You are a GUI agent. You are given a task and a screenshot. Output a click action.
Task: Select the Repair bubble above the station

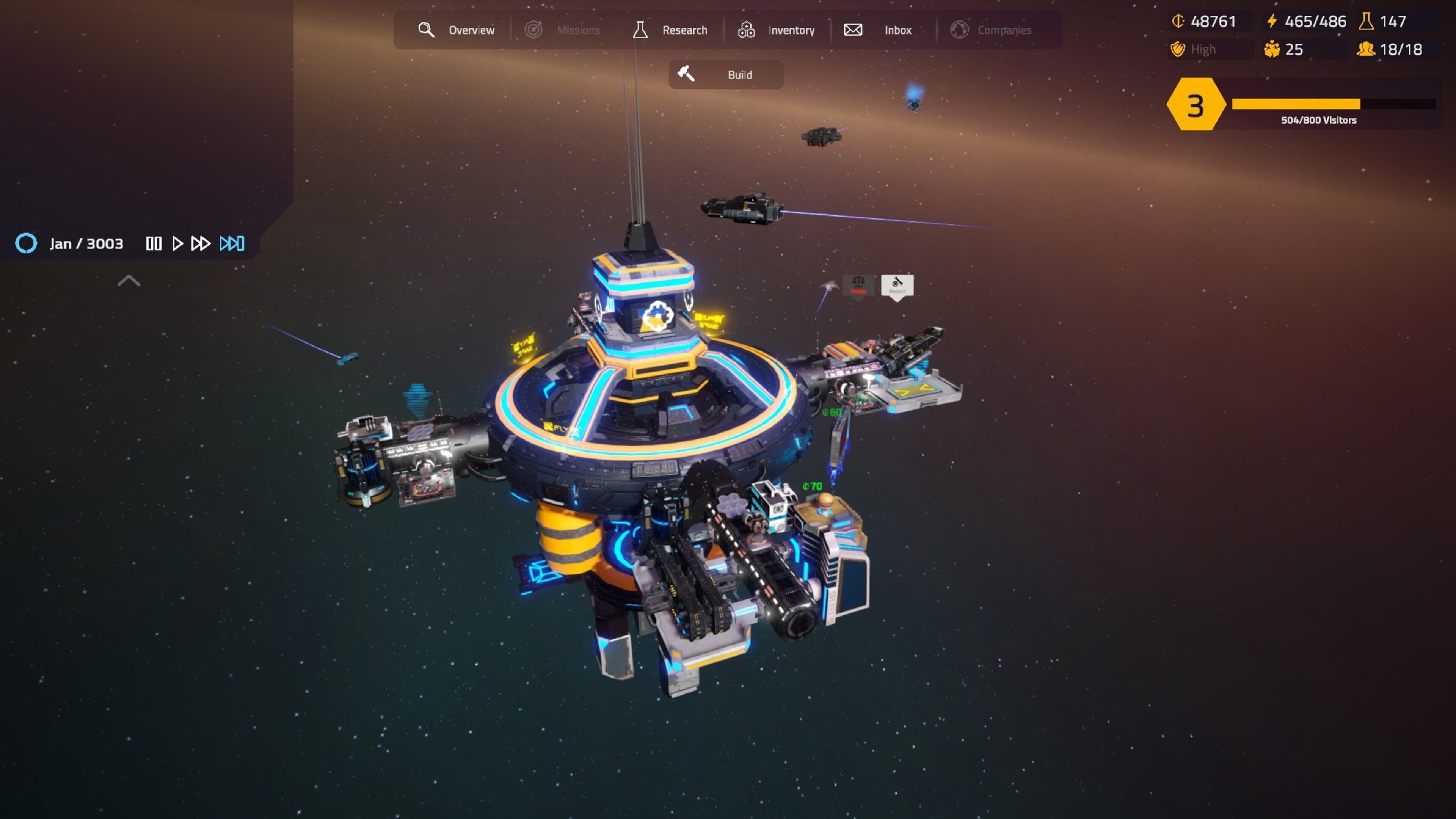pyautogui.click(x=897, y=285)
